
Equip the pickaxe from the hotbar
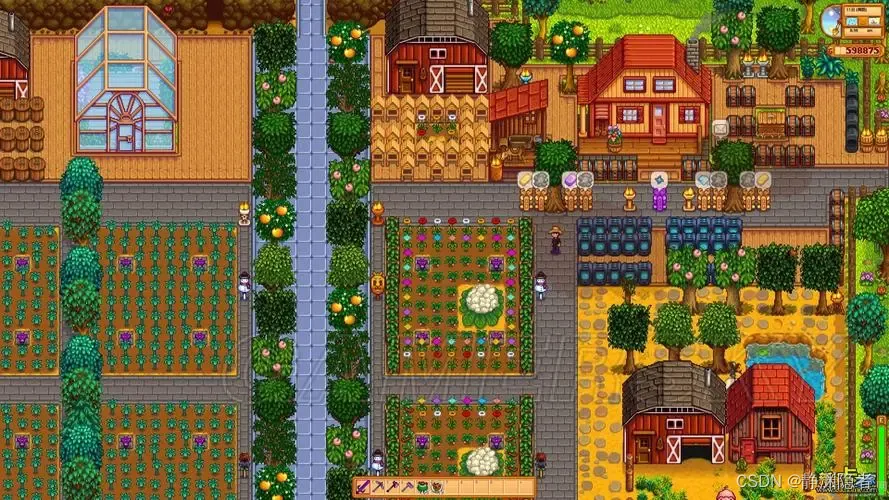pos(378,487)
